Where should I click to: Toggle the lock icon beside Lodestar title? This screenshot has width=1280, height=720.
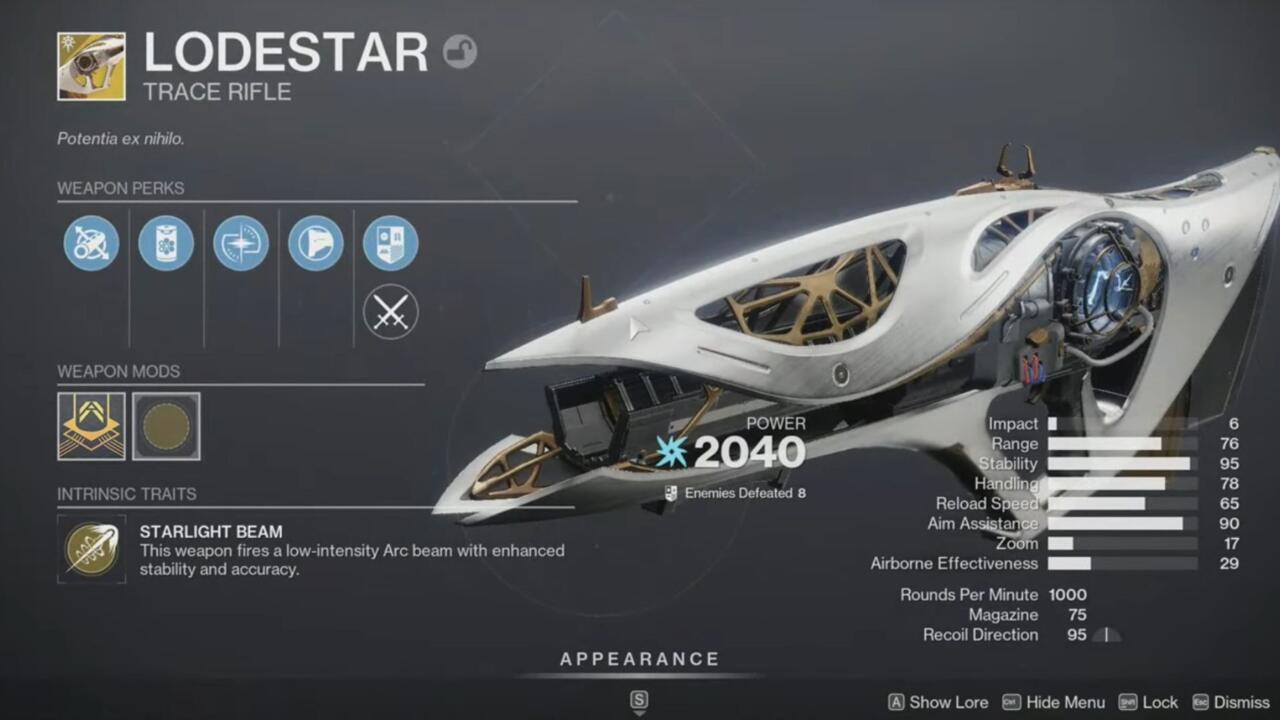pyautogui.click(x=460, y=52)
